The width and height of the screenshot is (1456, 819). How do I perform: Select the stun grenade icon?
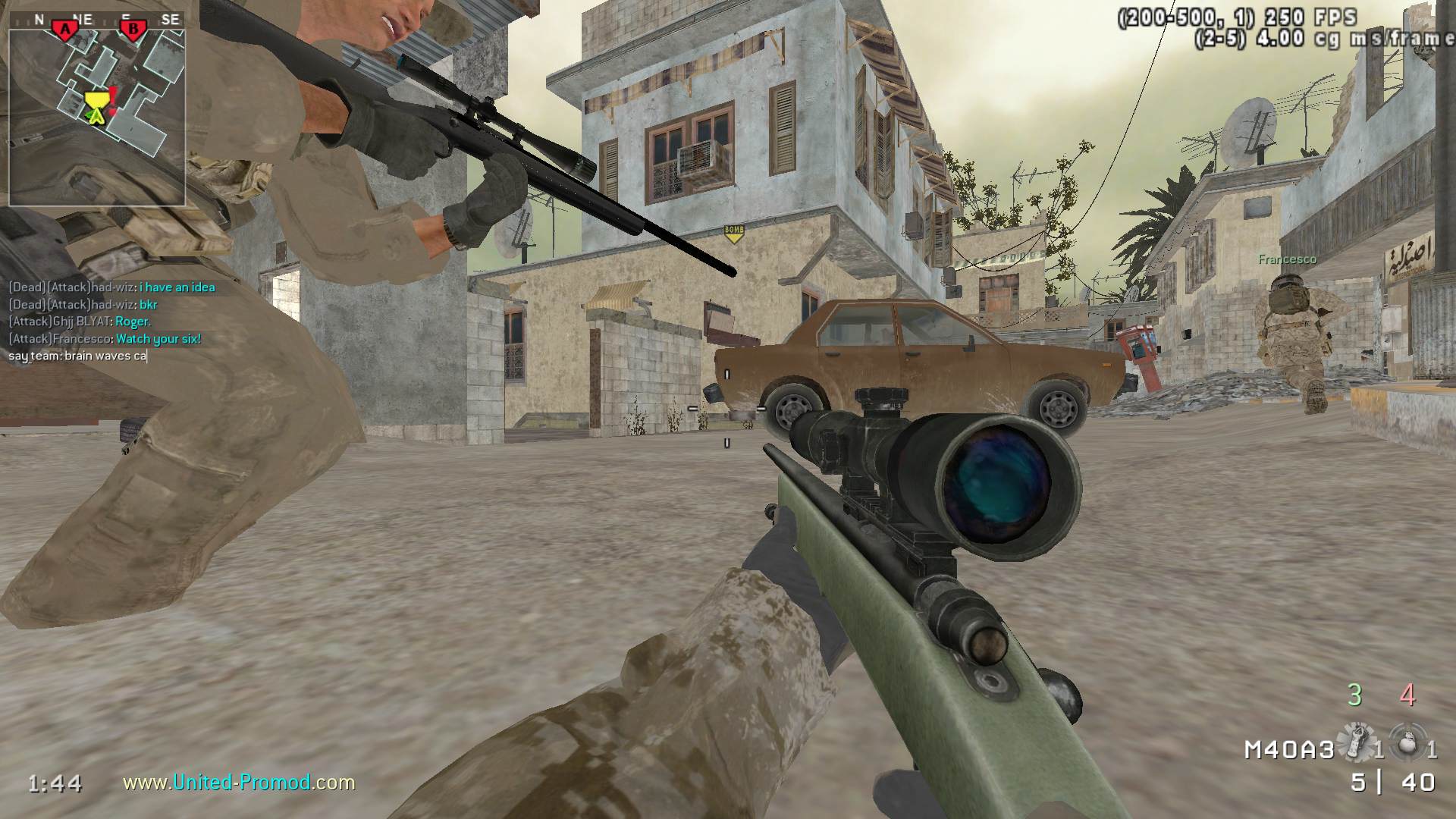click(1357, 742)
